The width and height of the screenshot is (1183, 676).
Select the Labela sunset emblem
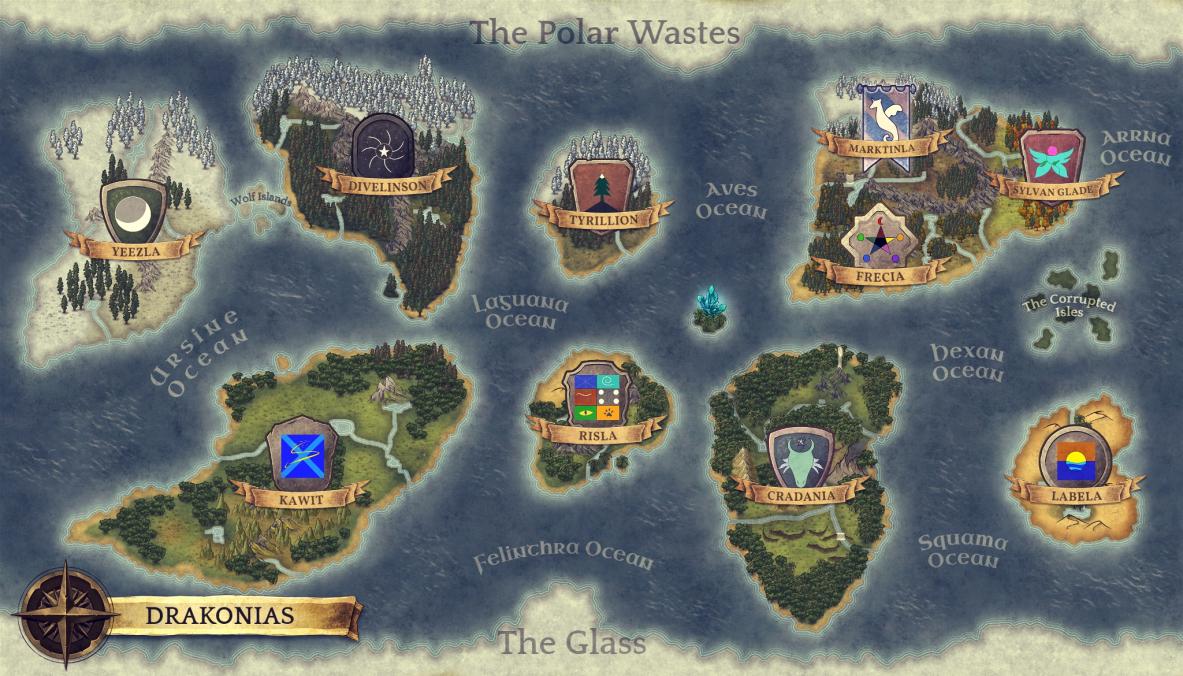pyautogui.click(x=1075, y=458)
